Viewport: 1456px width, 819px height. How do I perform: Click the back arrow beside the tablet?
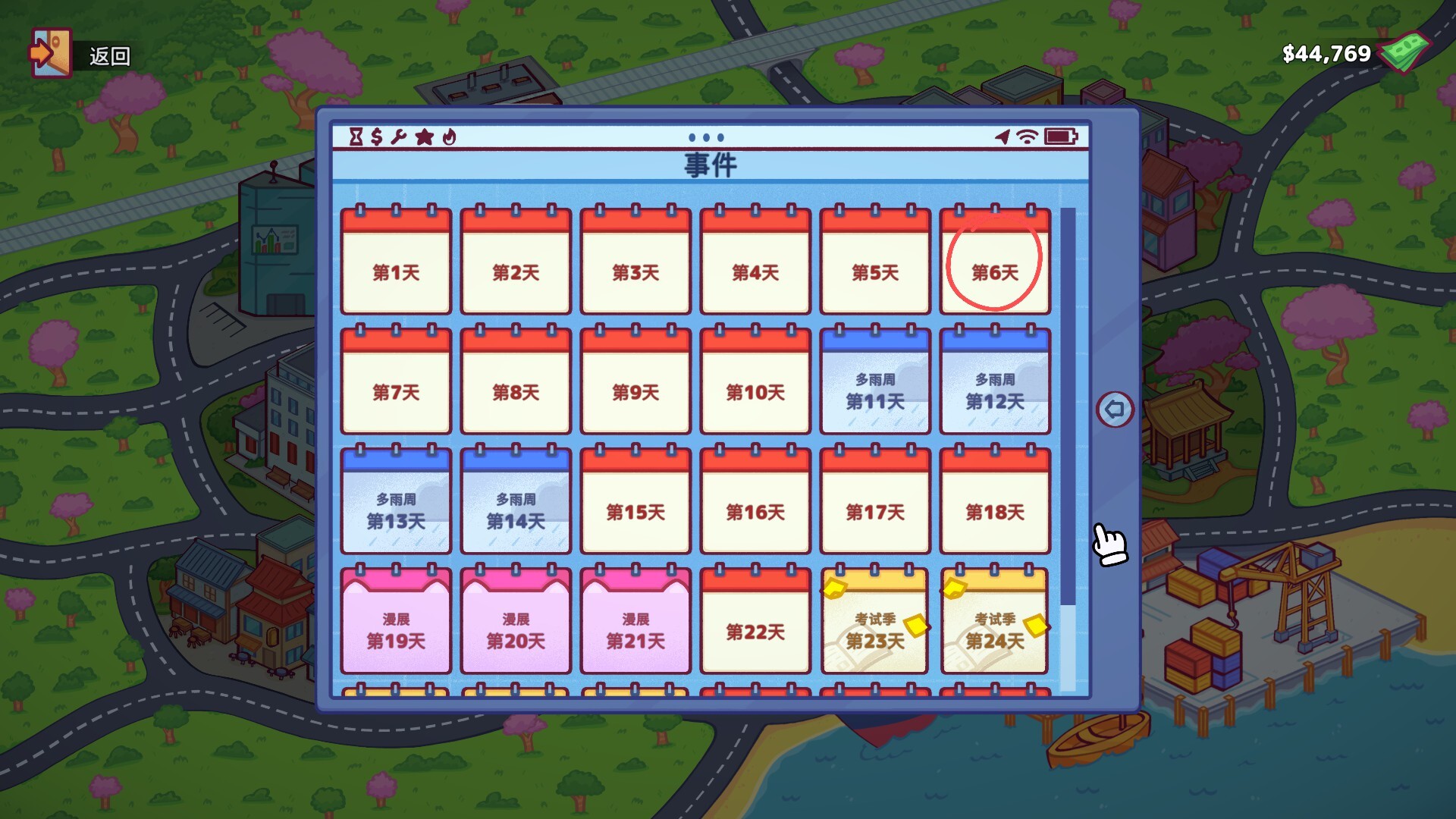pos(1115,409)
